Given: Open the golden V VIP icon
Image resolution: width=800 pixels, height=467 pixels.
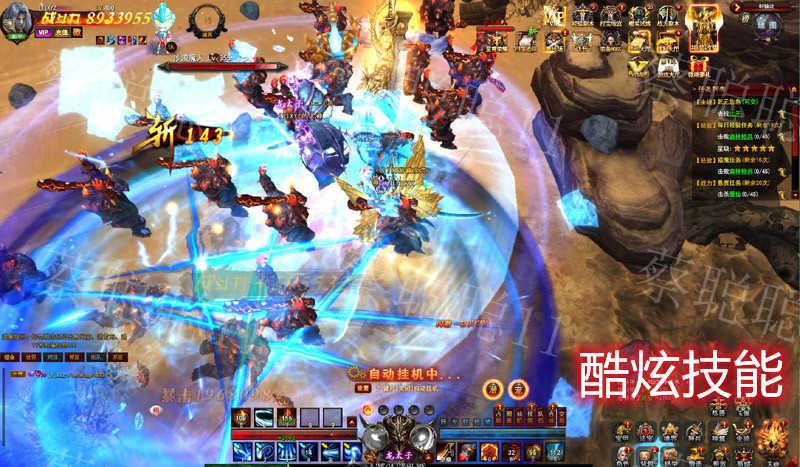Looking at the screenshot, I should point(638,65).
